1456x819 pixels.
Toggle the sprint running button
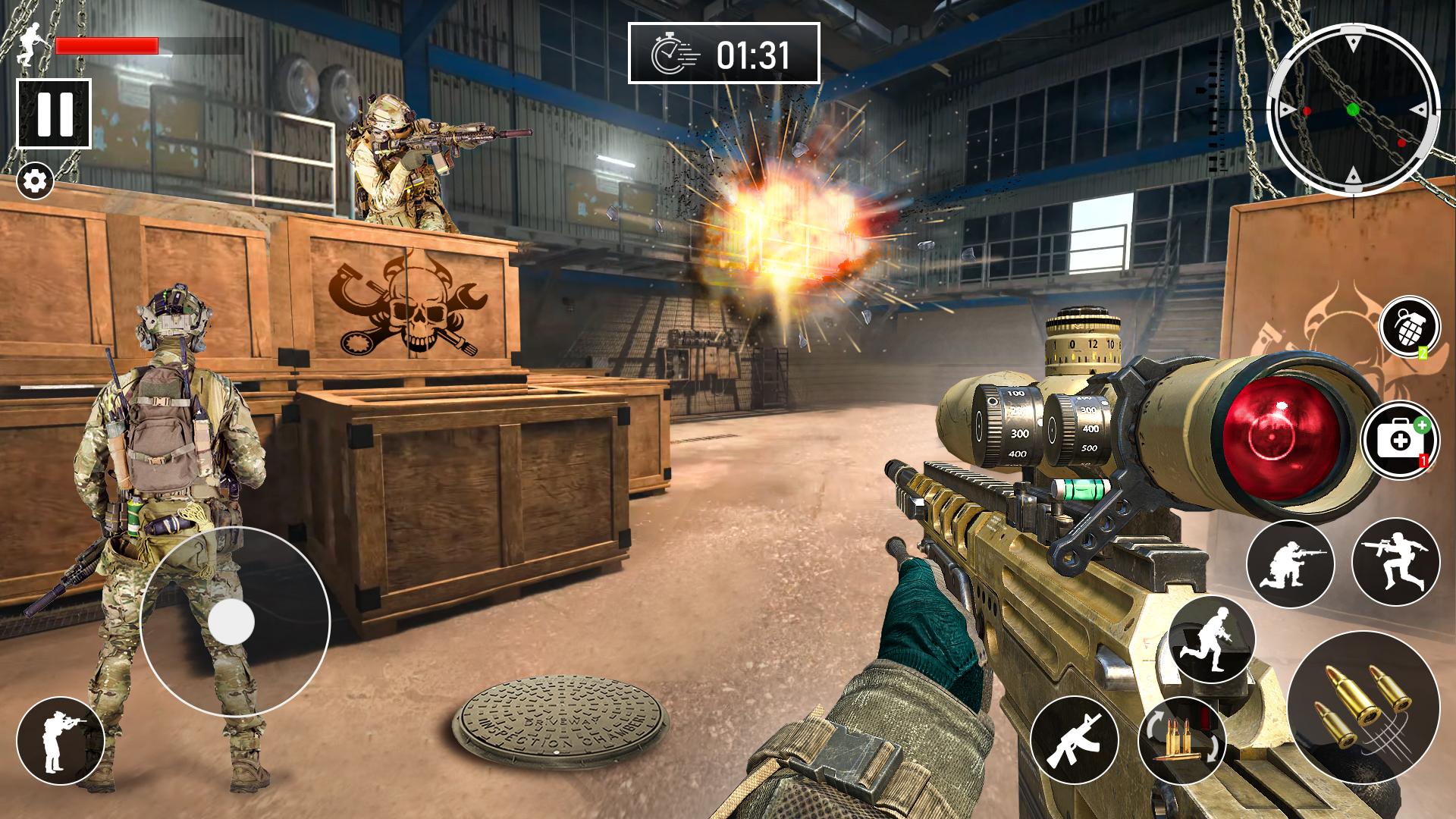click(x=1211, y=639)
